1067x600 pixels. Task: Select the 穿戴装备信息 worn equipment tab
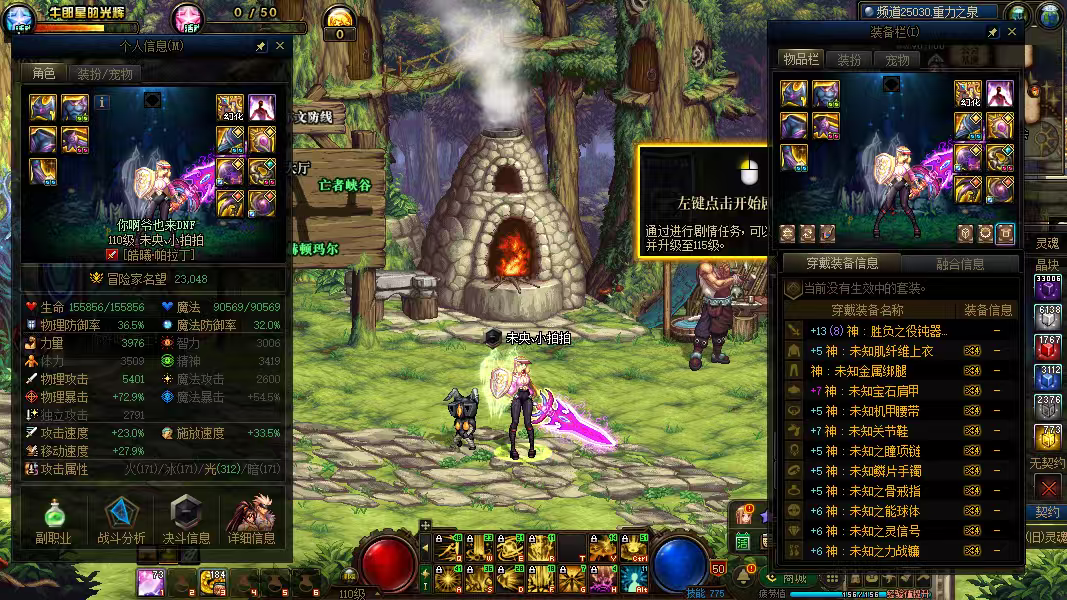click(x=842, y=264)
